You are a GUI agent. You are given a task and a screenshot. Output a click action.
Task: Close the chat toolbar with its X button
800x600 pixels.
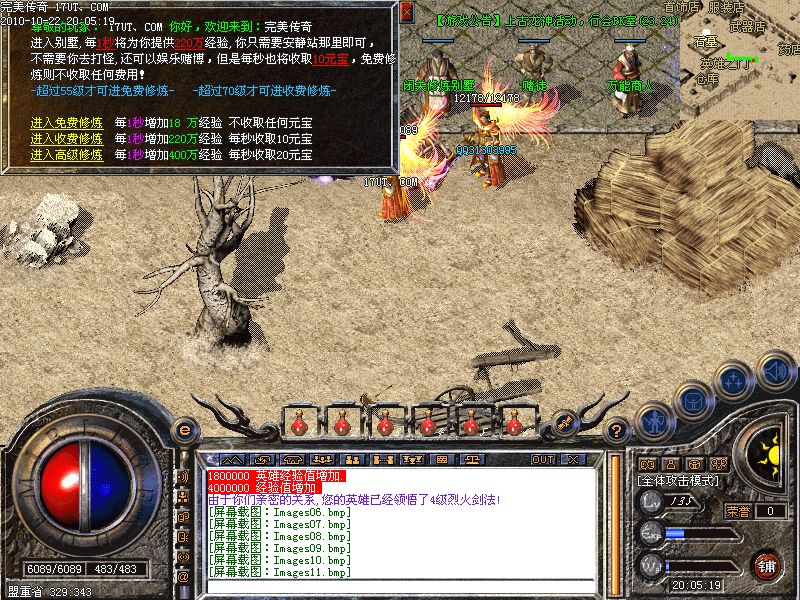573,459
